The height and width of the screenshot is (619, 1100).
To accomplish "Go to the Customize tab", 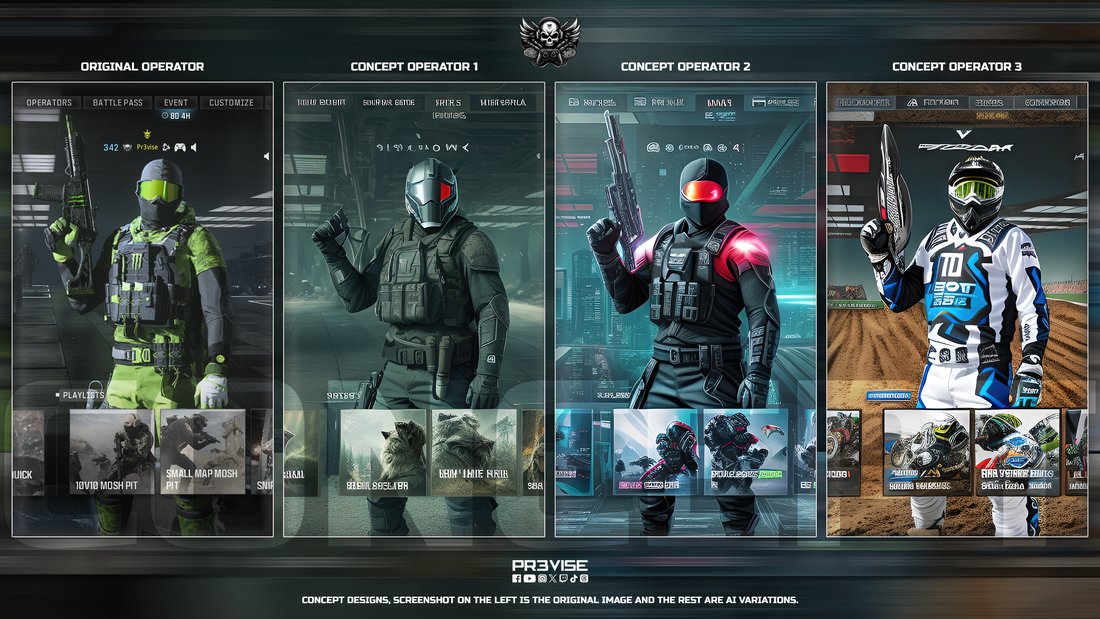I will point(231,103).
